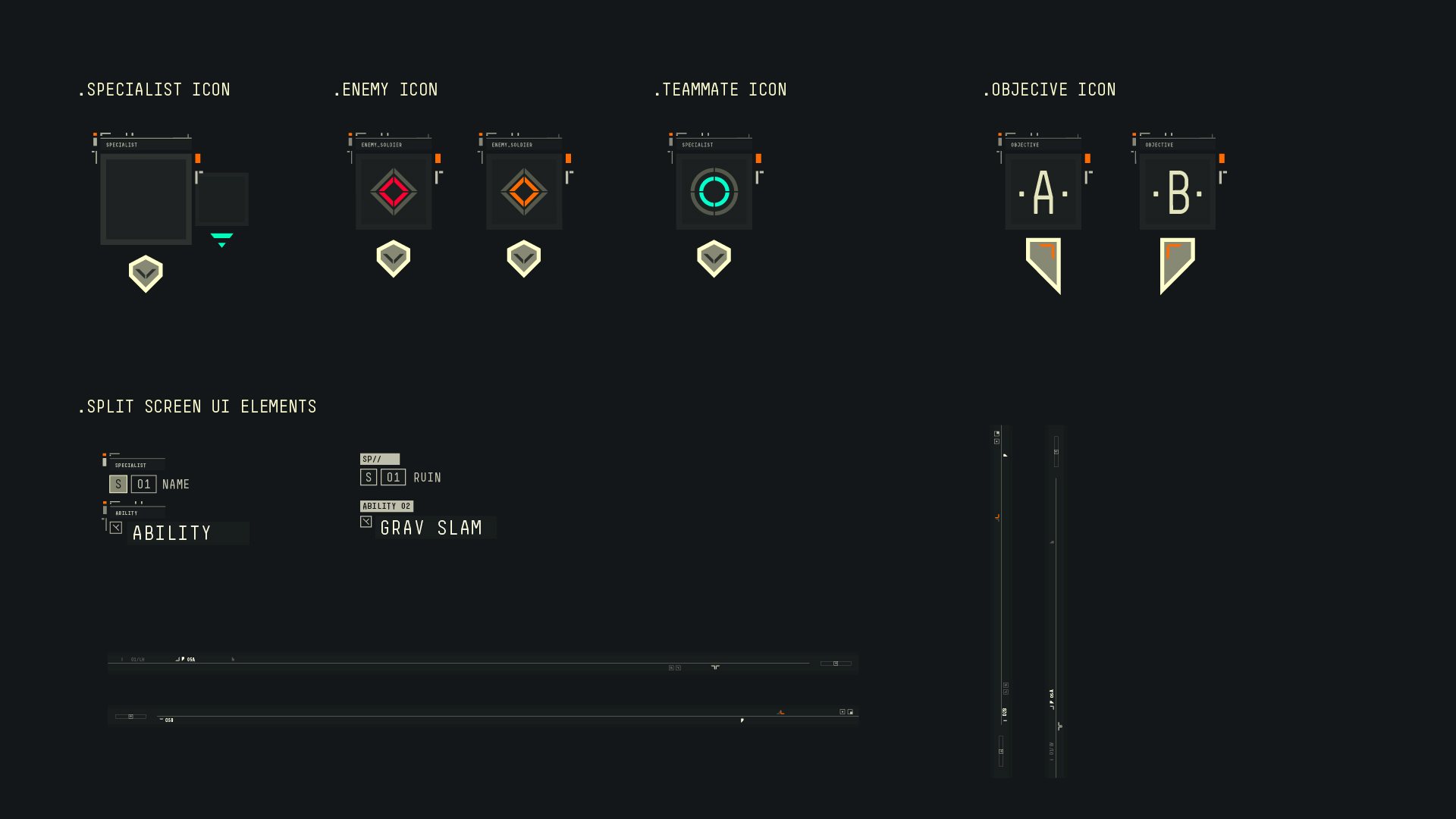This screenshot has height=819, width=1456.
Task: Select the red diamond enemy soldier icon
Action: (x=394, y=192)
